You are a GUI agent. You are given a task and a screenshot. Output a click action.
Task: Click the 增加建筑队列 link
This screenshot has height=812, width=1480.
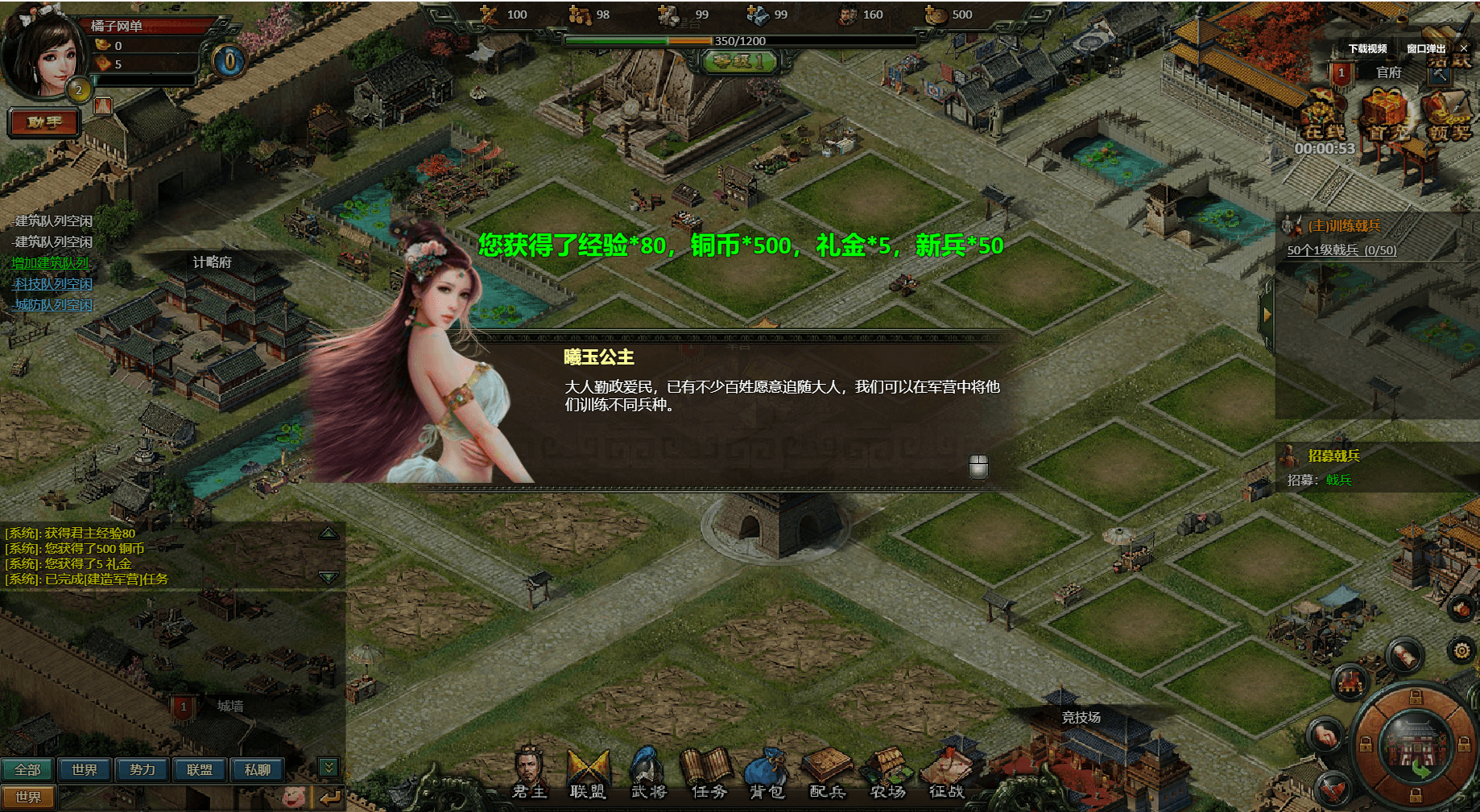tap(50, 263)
